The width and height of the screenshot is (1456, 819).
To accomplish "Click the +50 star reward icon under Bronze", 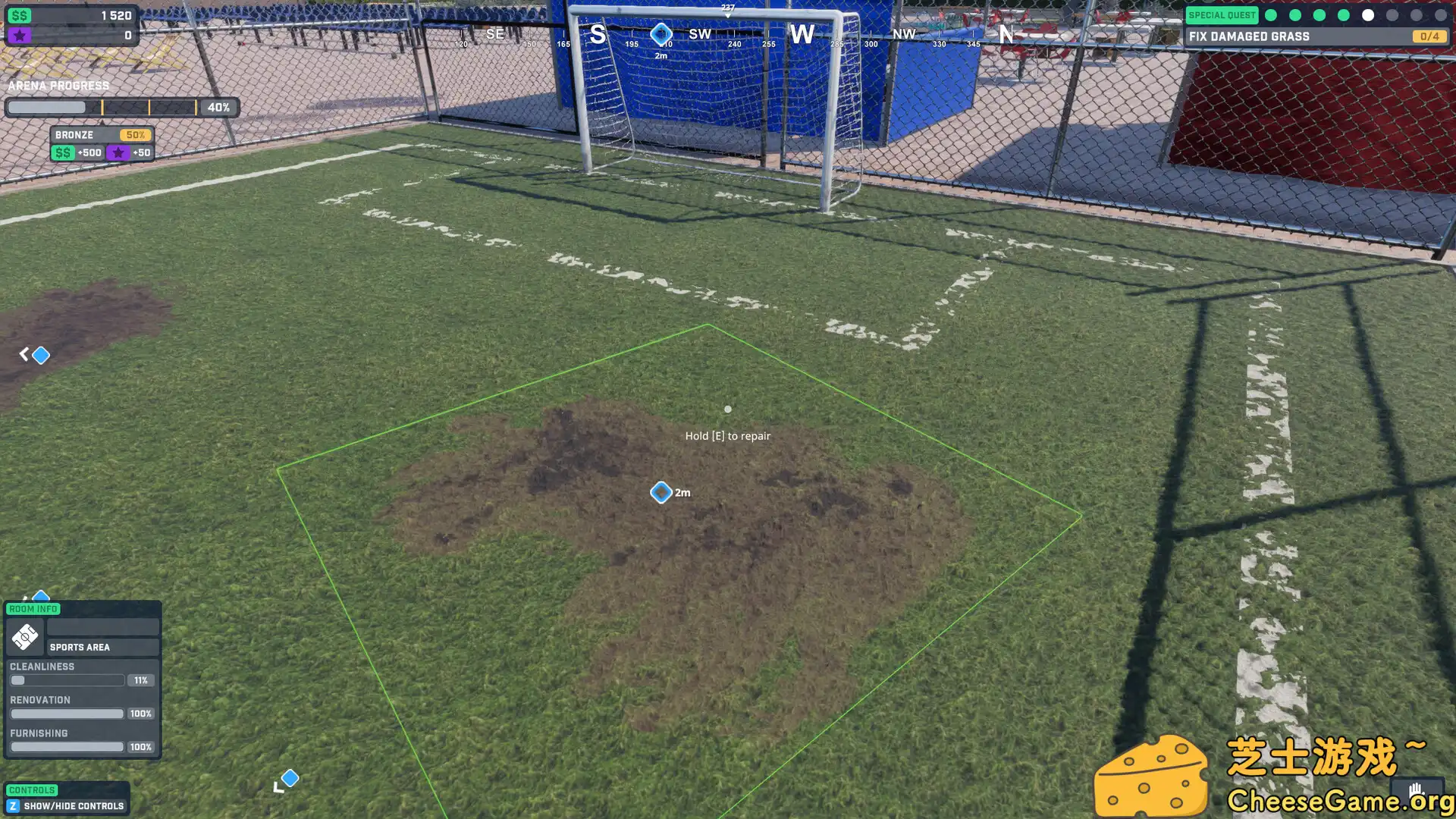I will coord(118,152).
